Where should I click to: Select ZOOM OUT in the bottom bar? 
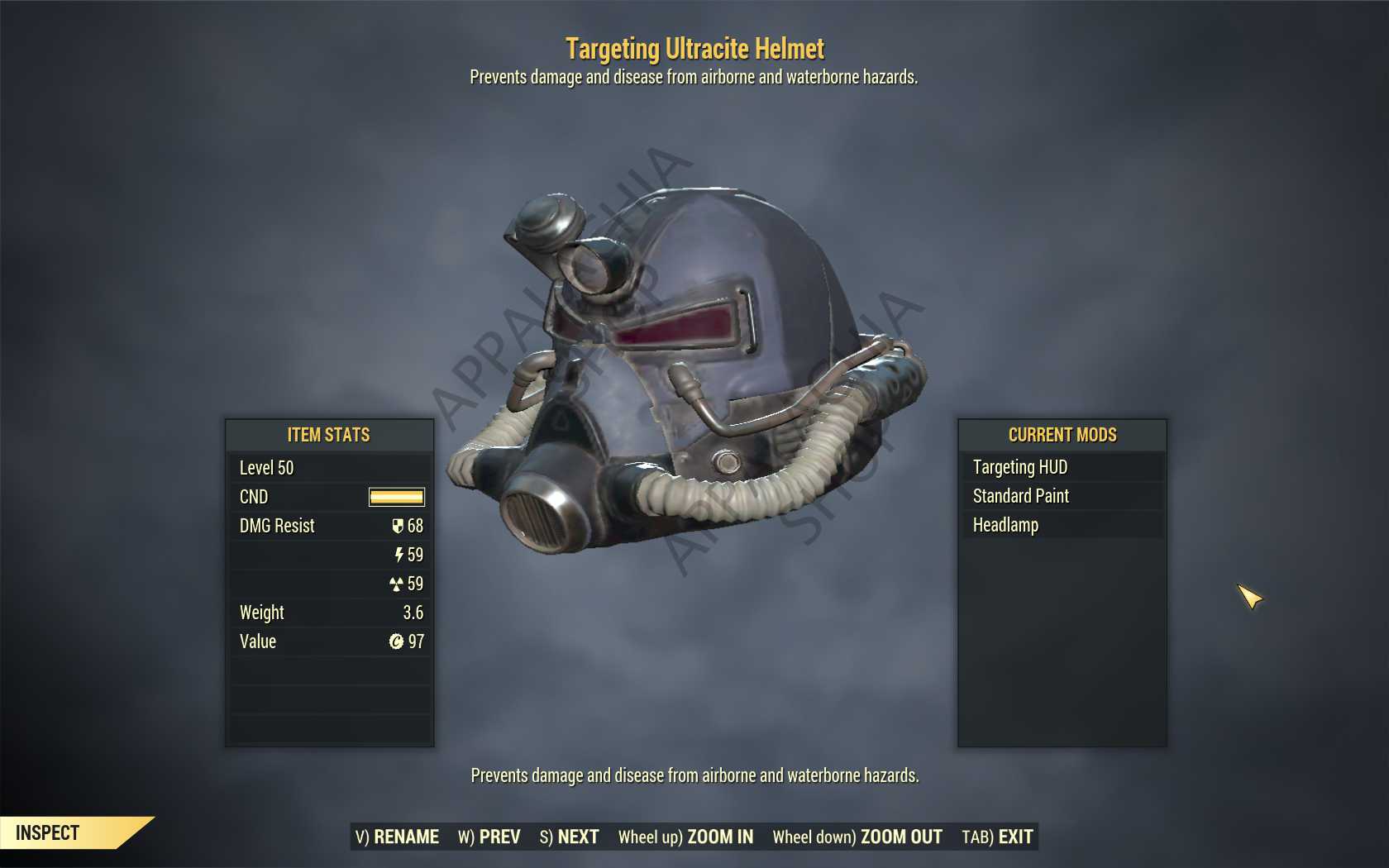point(857,837)
